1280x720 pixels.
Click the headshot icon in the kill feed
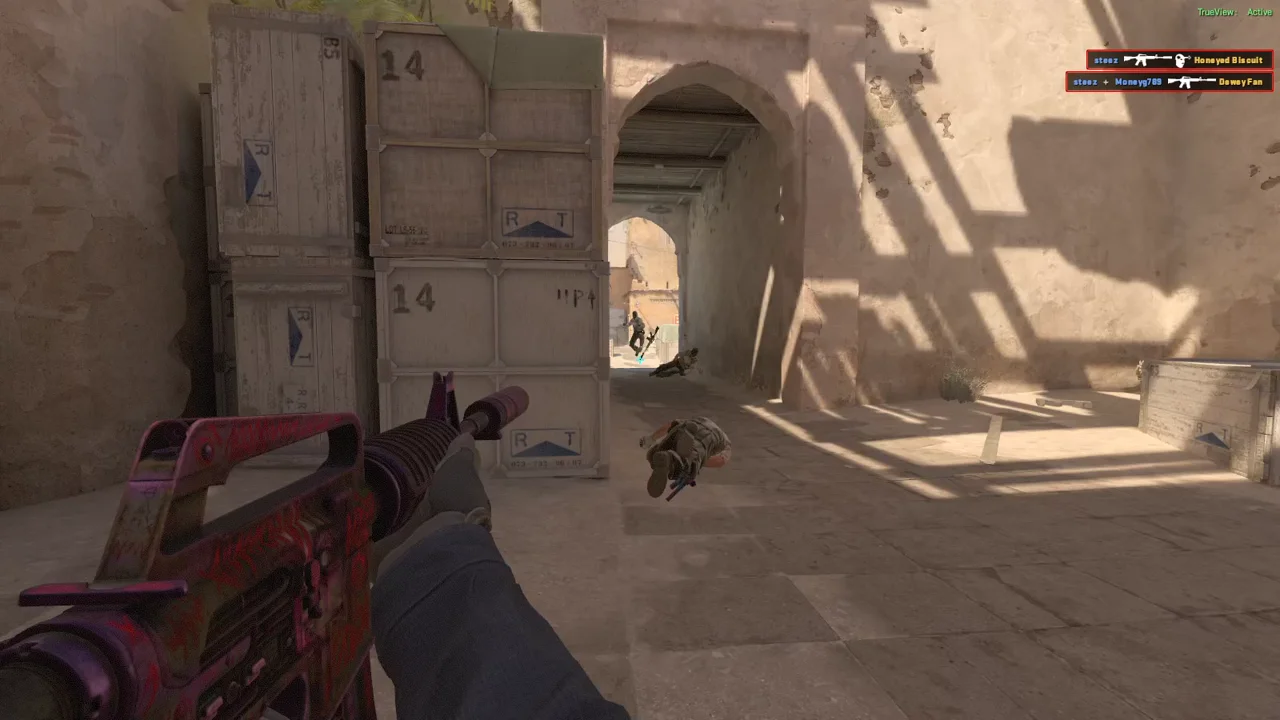tap(1181, 60)
